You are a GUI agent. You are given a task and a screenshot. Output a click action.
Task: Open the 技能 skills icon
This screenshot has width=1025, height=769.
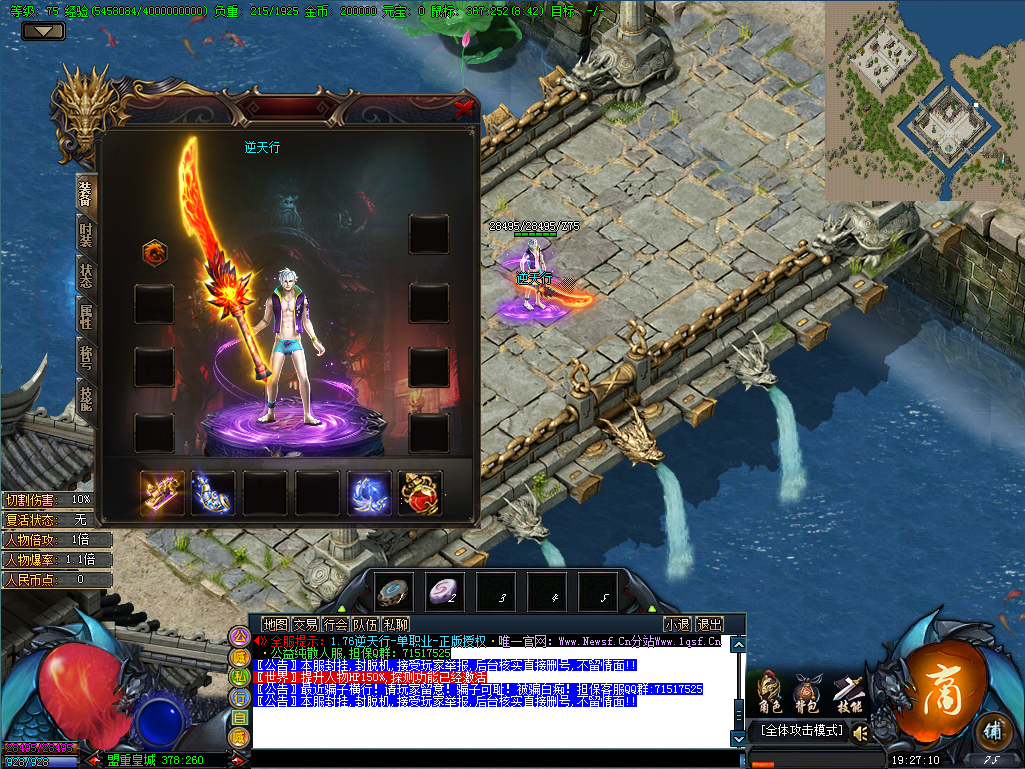pos(845,692)
